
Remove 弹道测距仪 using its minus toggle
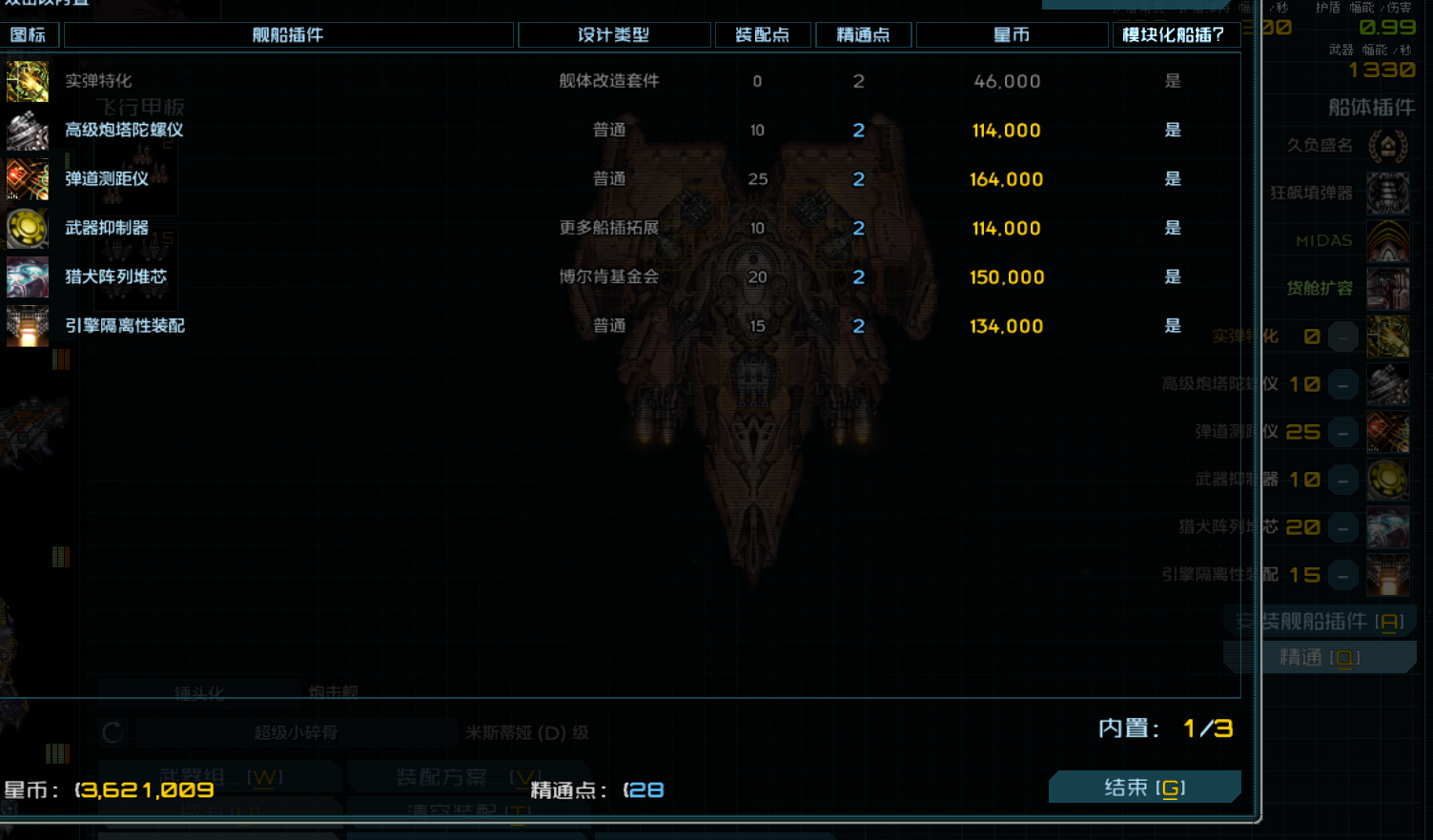[1342, 432]
